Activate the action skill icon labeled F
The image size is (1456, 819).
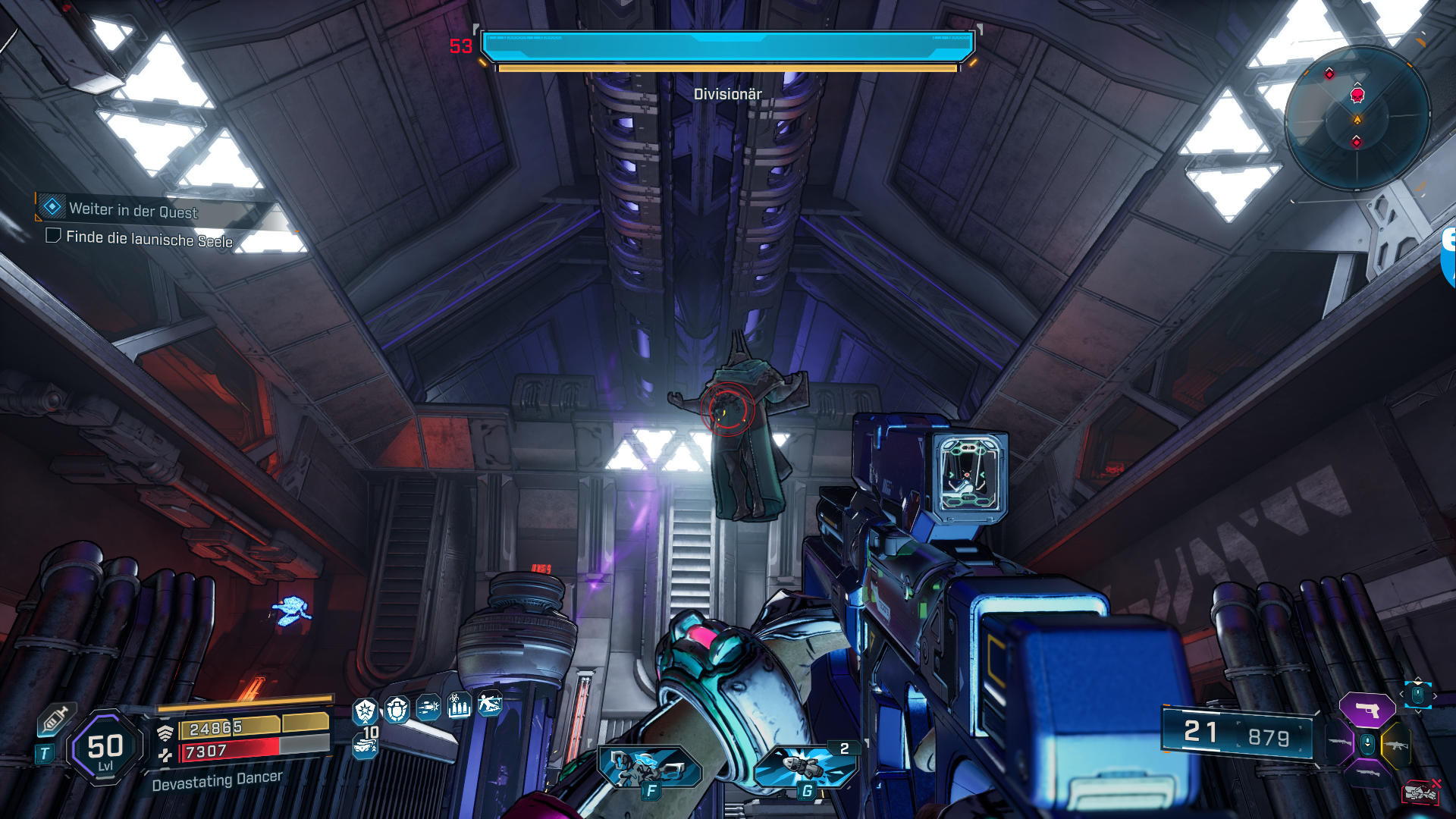click(650, 767)
